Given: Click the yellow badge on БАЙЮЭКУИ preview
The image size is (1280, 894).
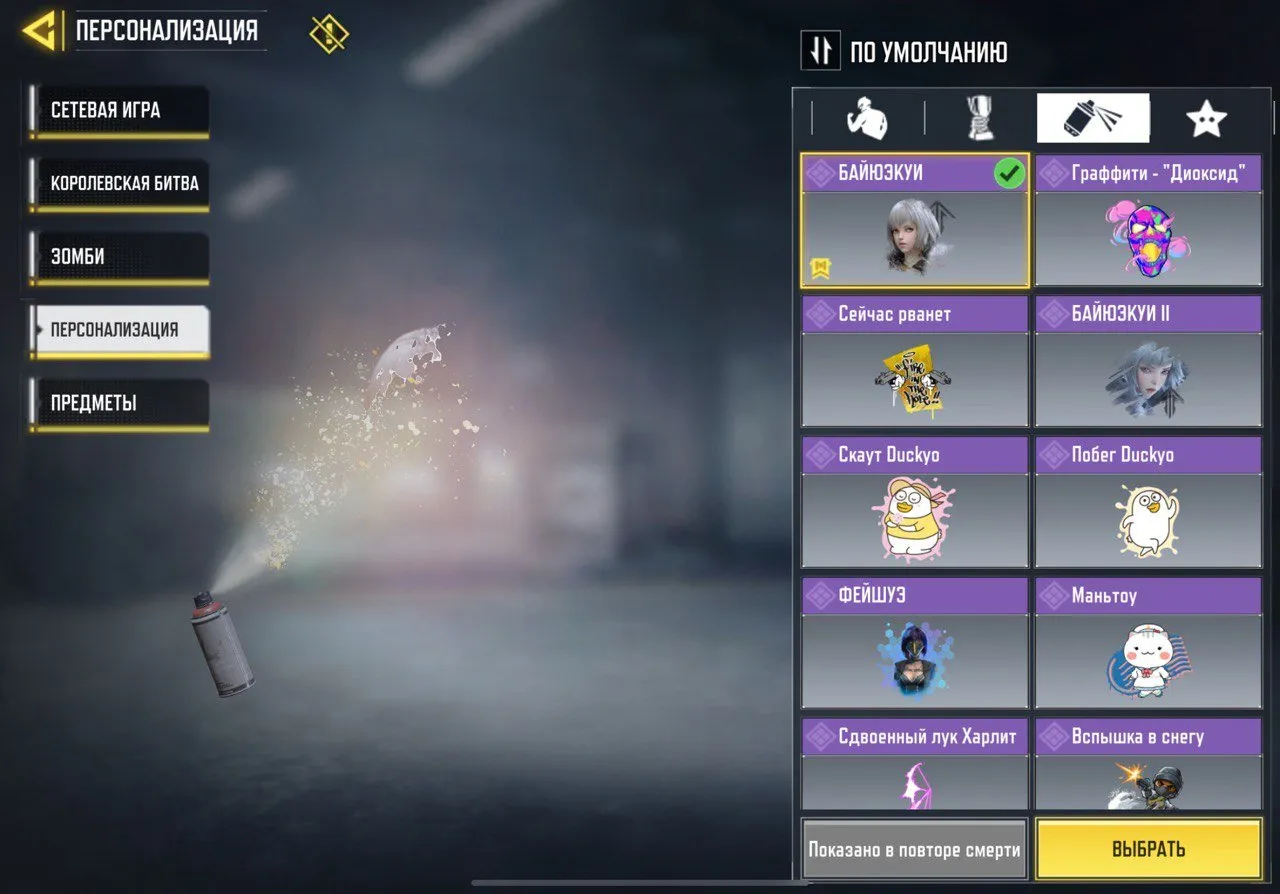Looking at the screenshot, I should click(x=819, y=265).
